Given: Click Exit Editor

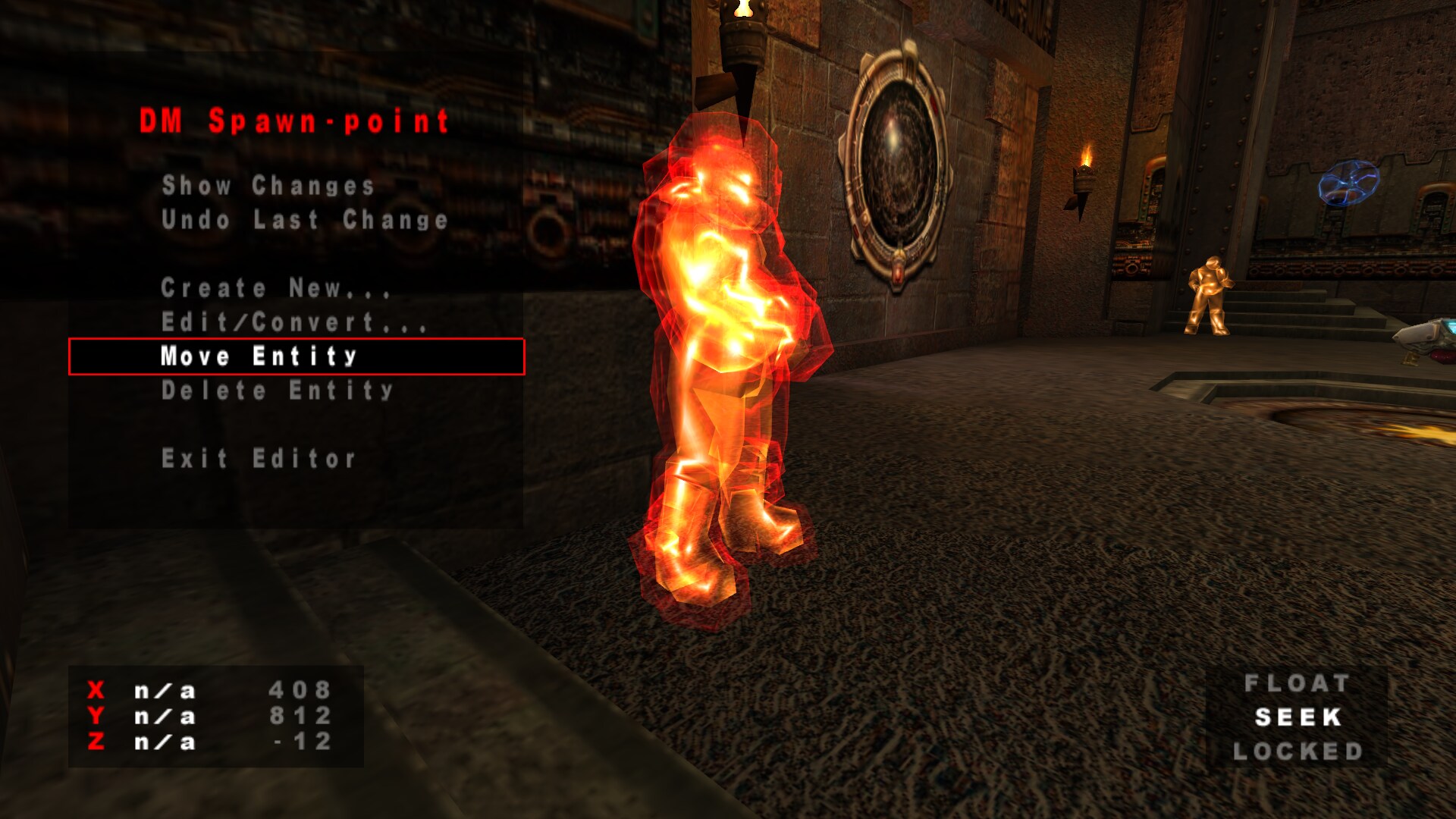Looking at the screenshot, I should (259, 459).
